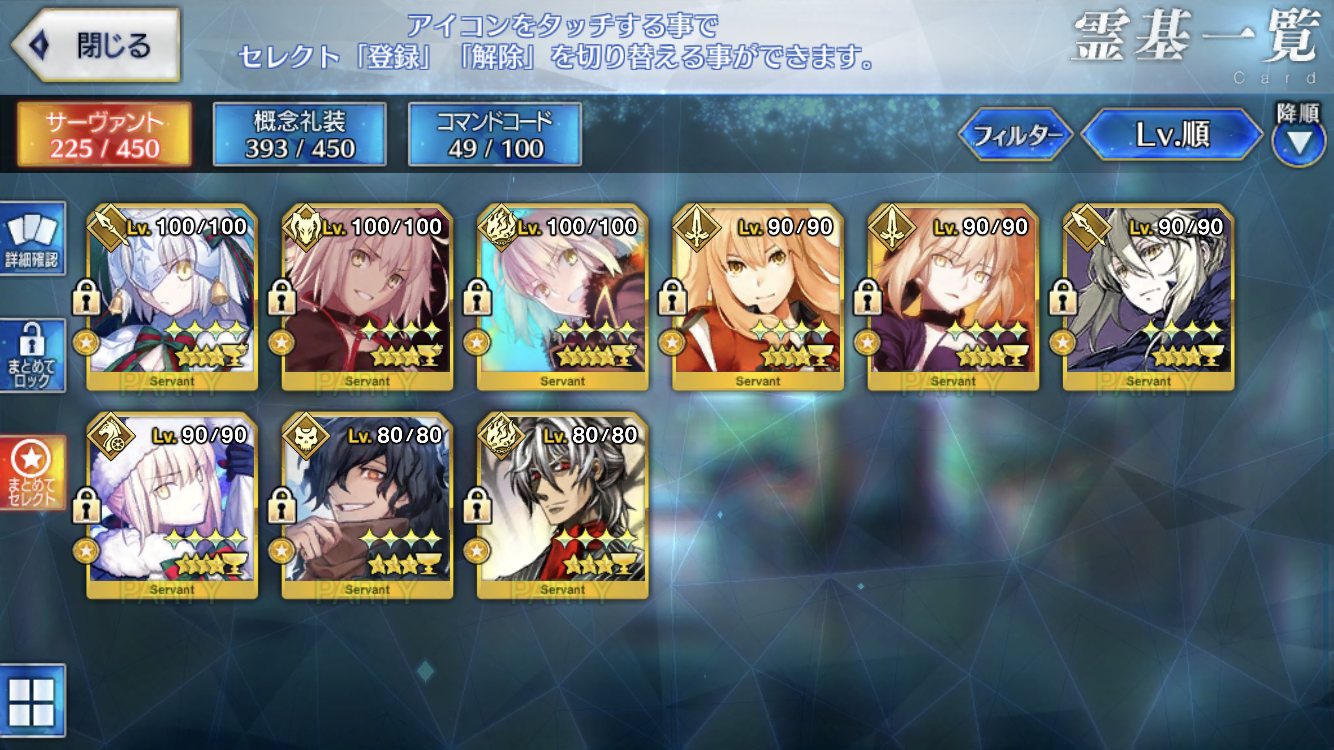Open 詳細確認 card details mode
The image size is (1334, 750).
[x=32, y=238]
